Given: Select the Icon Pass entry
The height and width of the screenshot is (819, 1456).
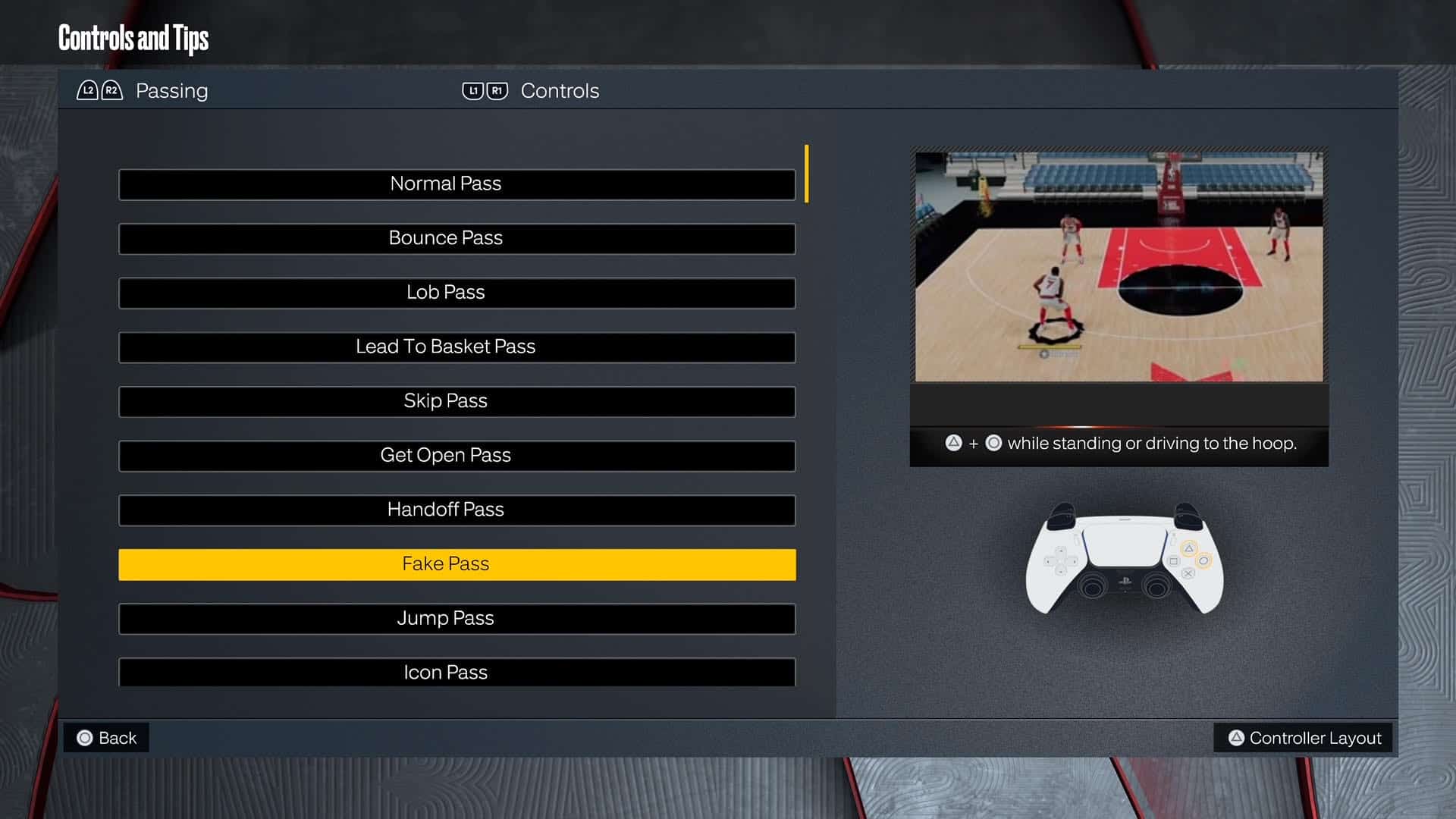Looking at the screenshot, I should tap(456, 673).
